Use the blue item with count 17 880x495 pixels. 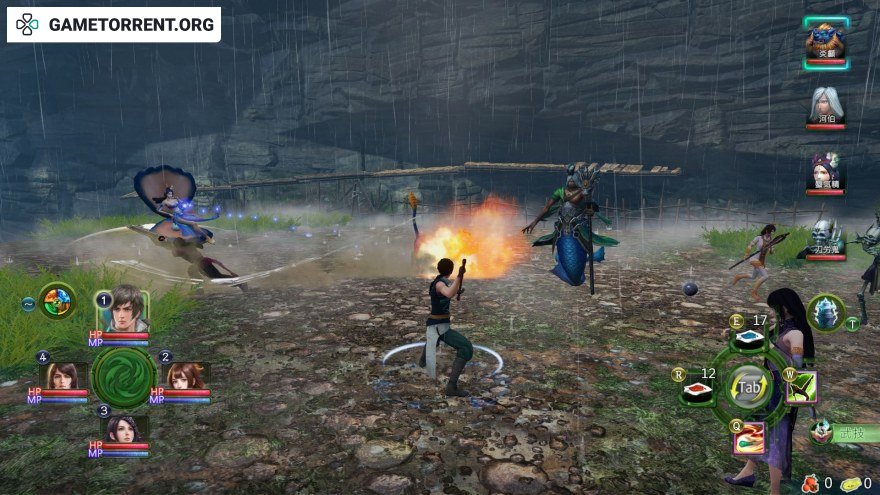tap(748, 340)
